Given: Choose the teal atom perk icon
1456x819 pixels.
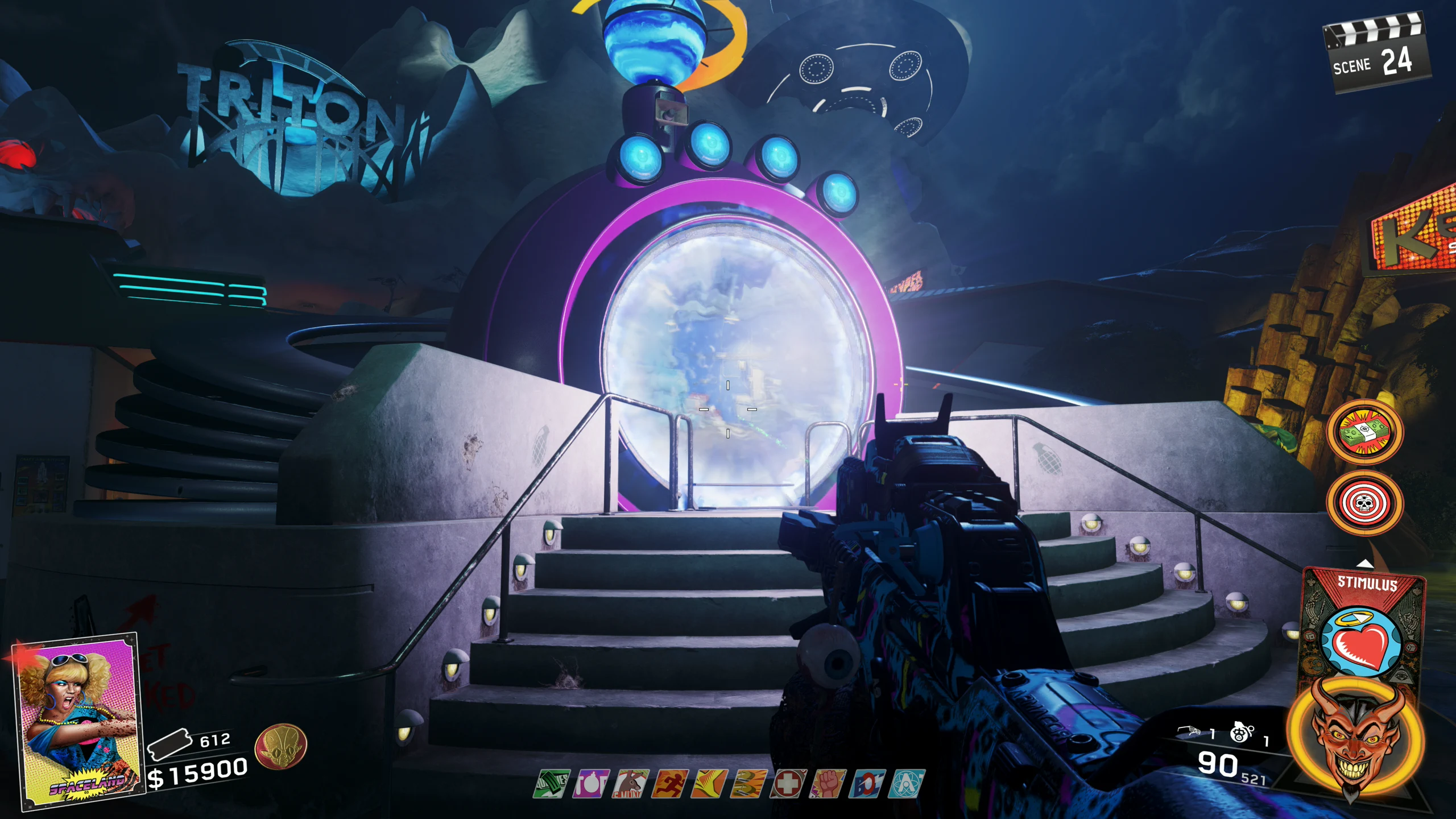Looking at the screenshot, I should coord(906,784).
